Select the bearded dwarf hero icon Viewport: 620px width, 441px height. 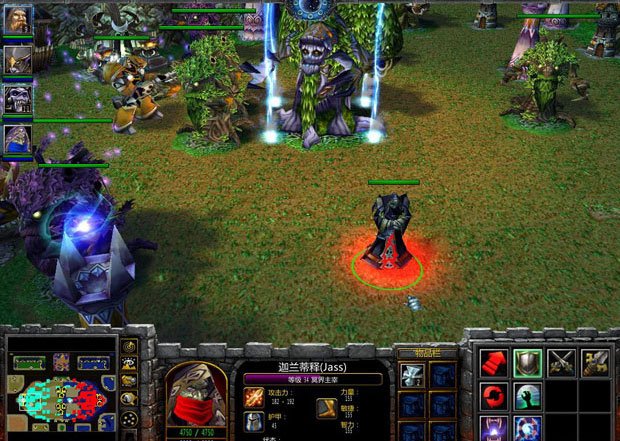pyautogui.click(x=17, y=21)
